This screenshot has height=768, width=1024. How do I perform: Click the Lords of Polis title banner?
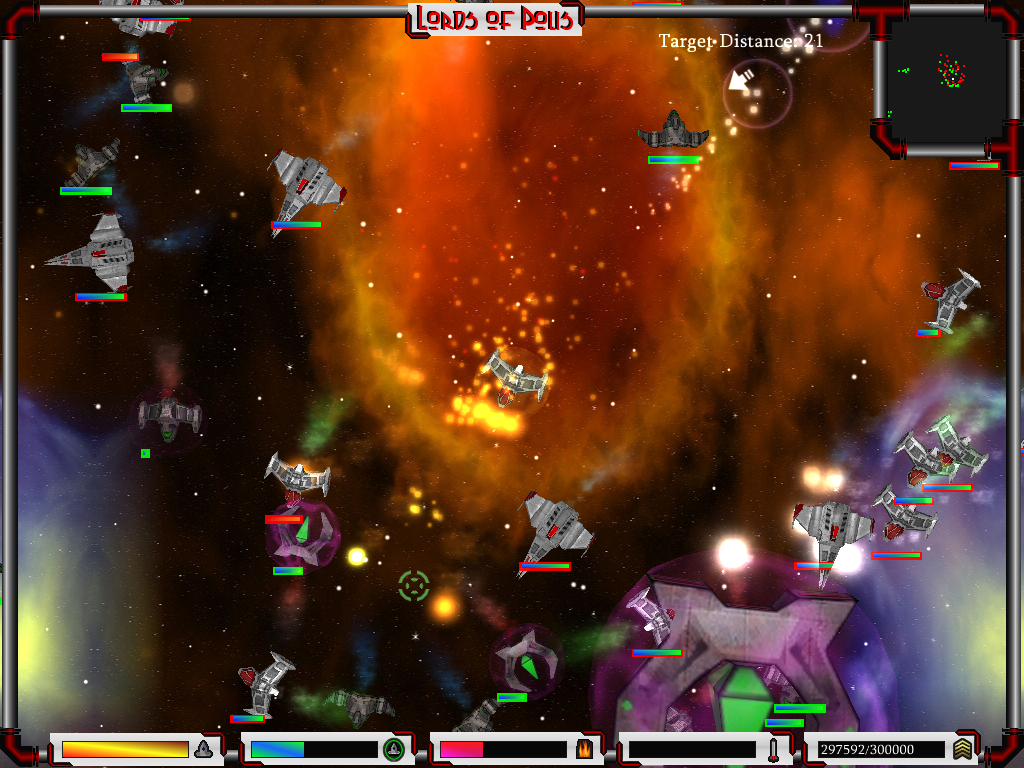[x=495, y=19]
